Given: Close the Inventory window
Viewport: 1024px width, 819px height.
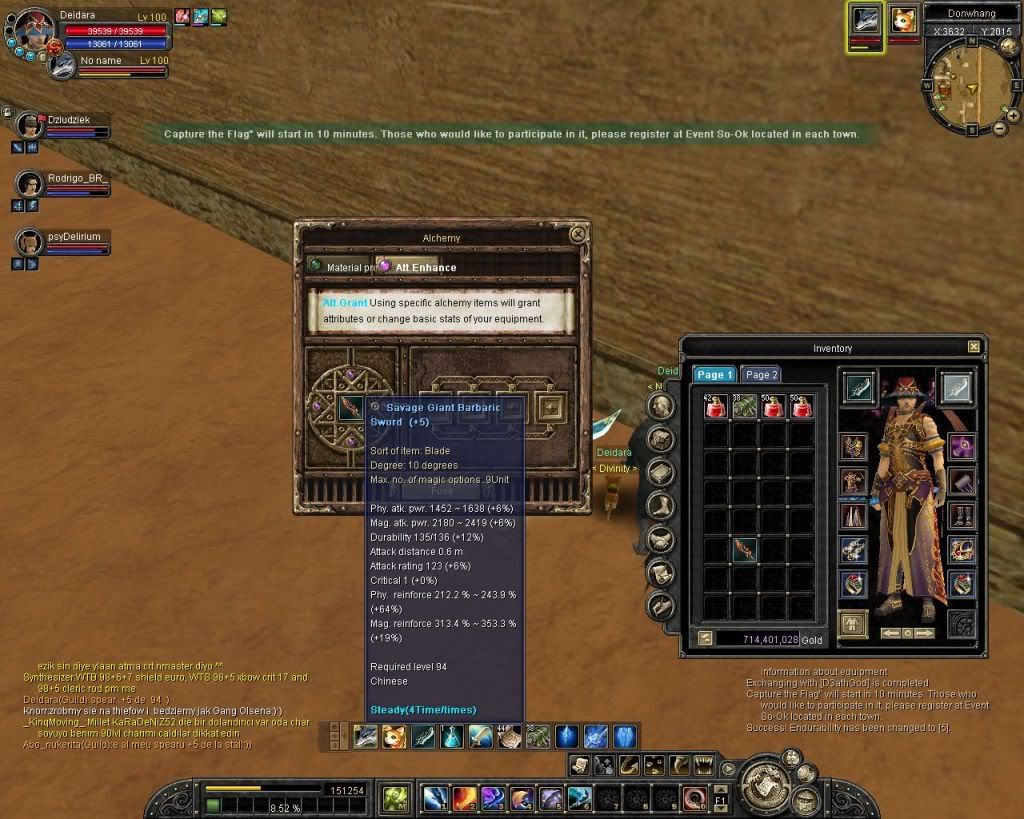Looking at the screenshot, I should click(974, 347).
